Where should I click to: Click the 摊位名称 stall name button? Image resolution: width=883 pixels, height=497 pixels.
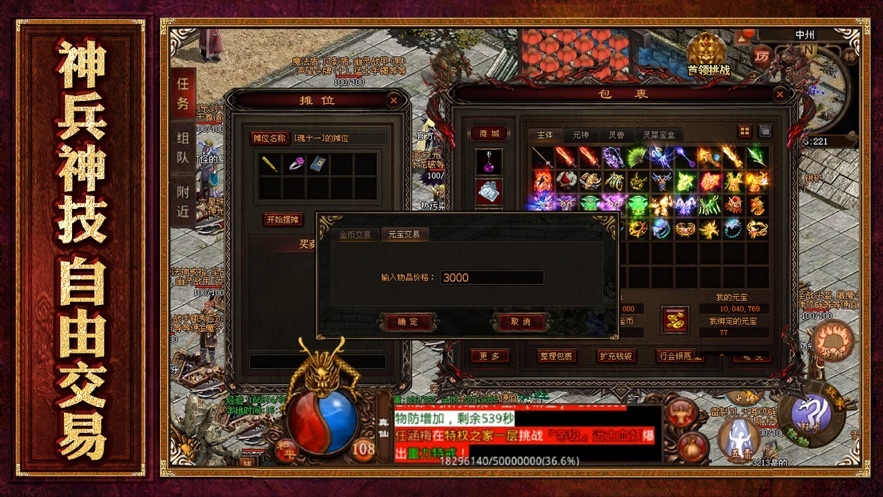(x=268, y=138)
